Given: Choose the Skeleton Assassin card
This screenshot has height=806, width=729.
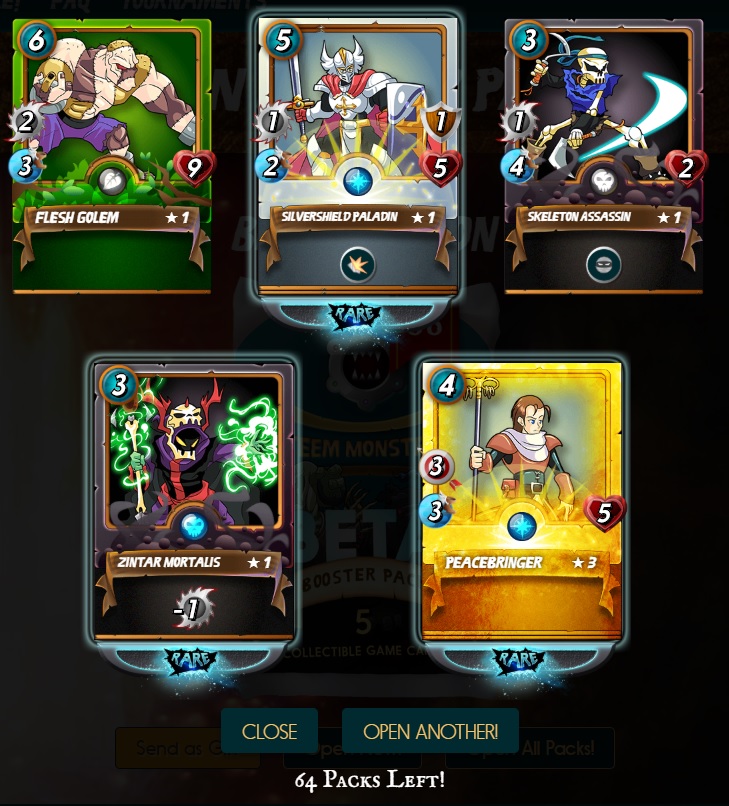Looking at the screenshot, I should point(603,155).
